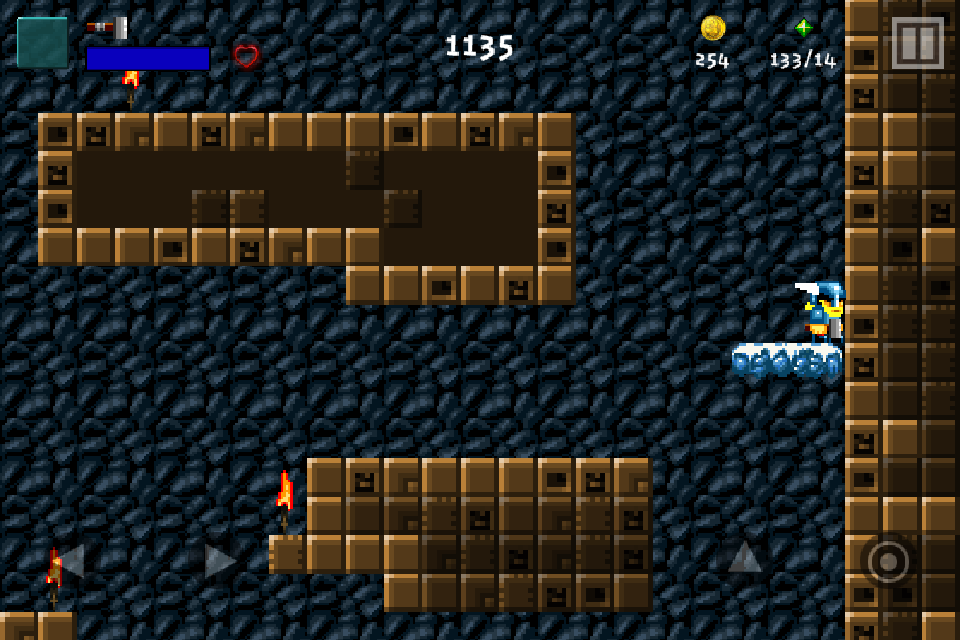960x640 pixels.
Task: Tap the right arrow movement button
Action: (220, 560)
